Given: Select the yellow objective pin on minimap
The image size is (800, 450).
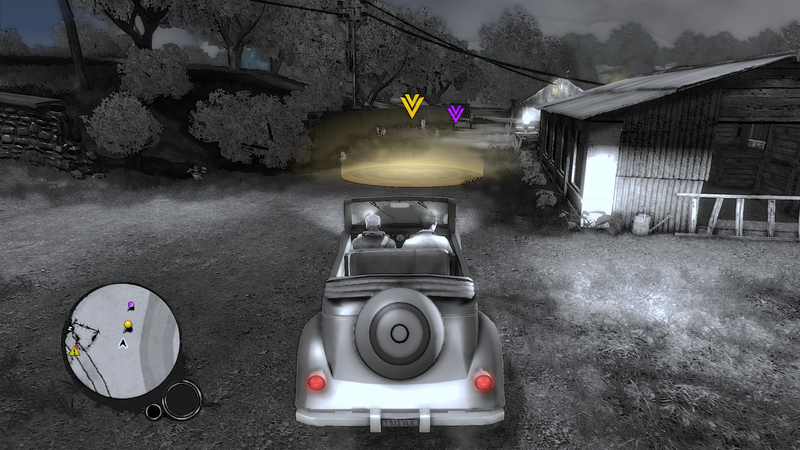Looking at the screenshot, I should pyautogui.click(x=128, y=325).
